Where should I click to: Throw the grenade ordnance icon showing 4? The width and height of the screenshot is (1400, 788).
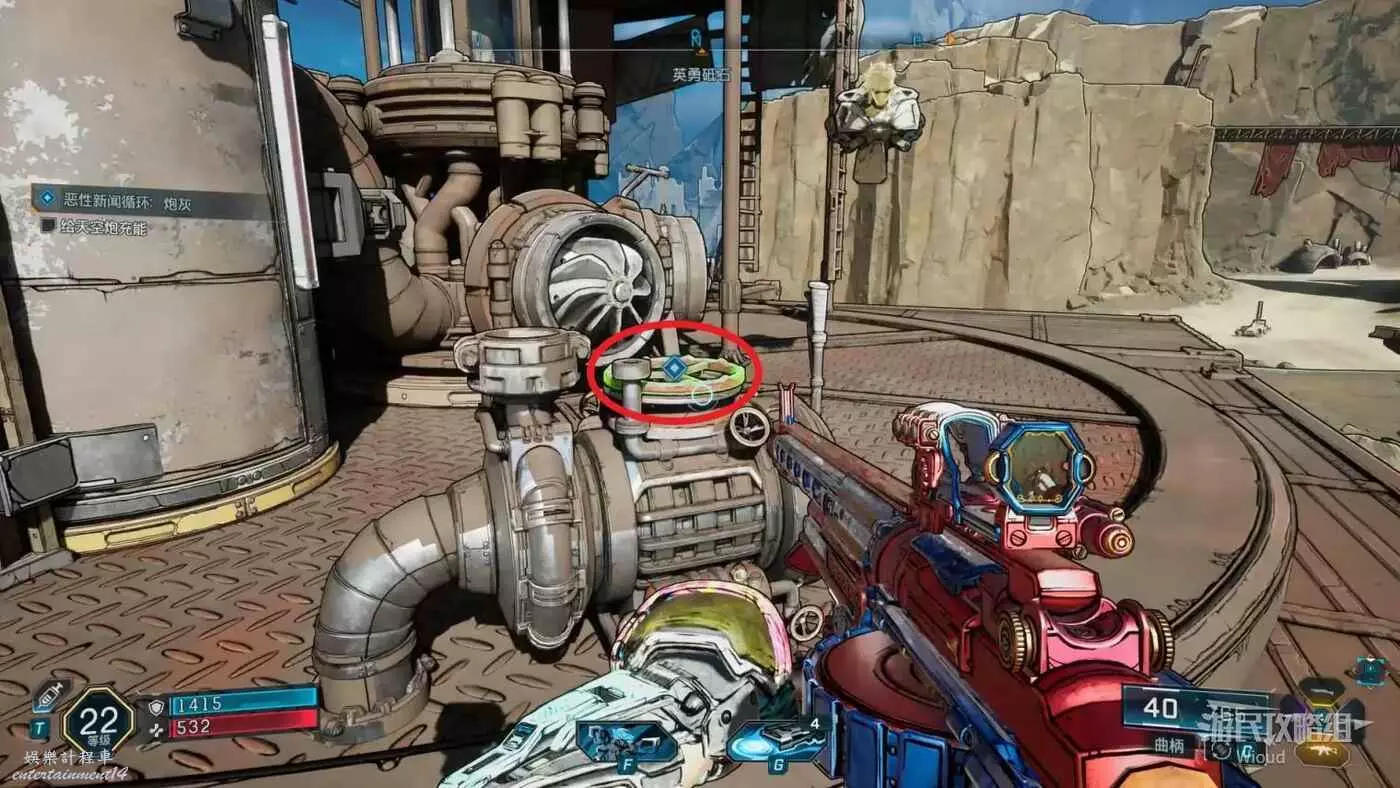(x=780, y=742)
